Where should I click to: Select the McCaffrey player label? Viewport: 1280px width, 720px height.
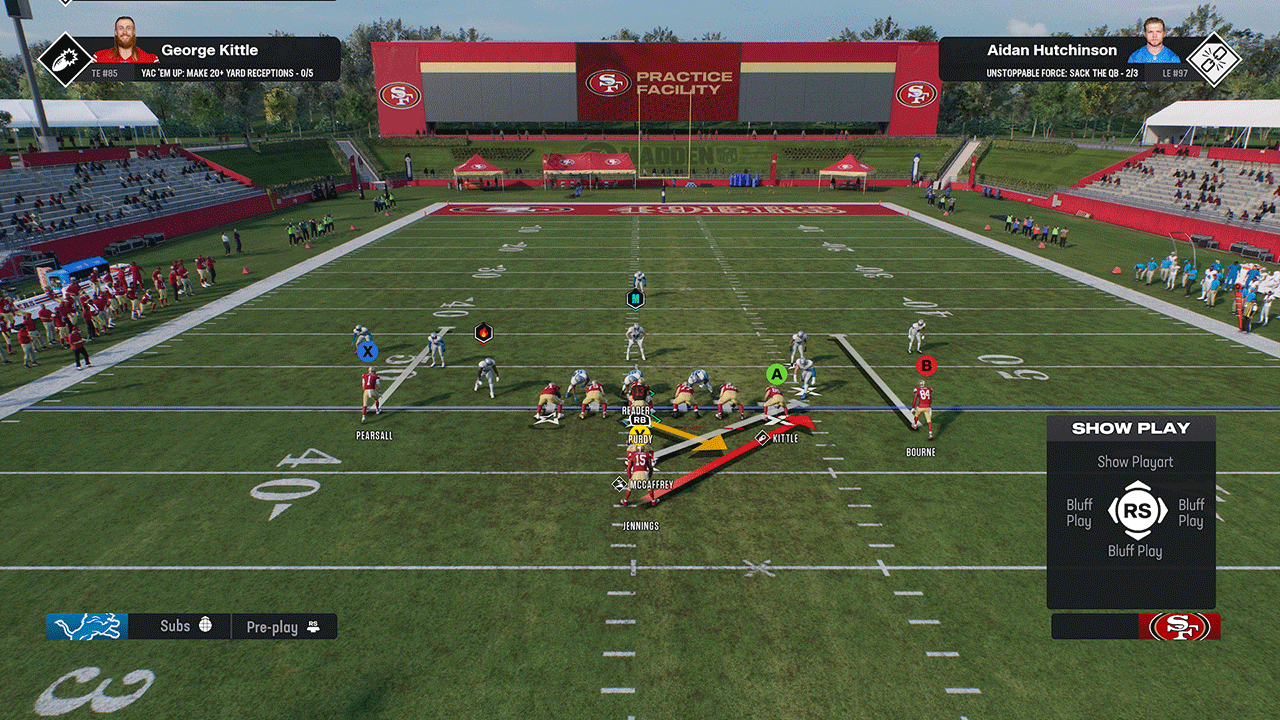click(x=651, y=485)
